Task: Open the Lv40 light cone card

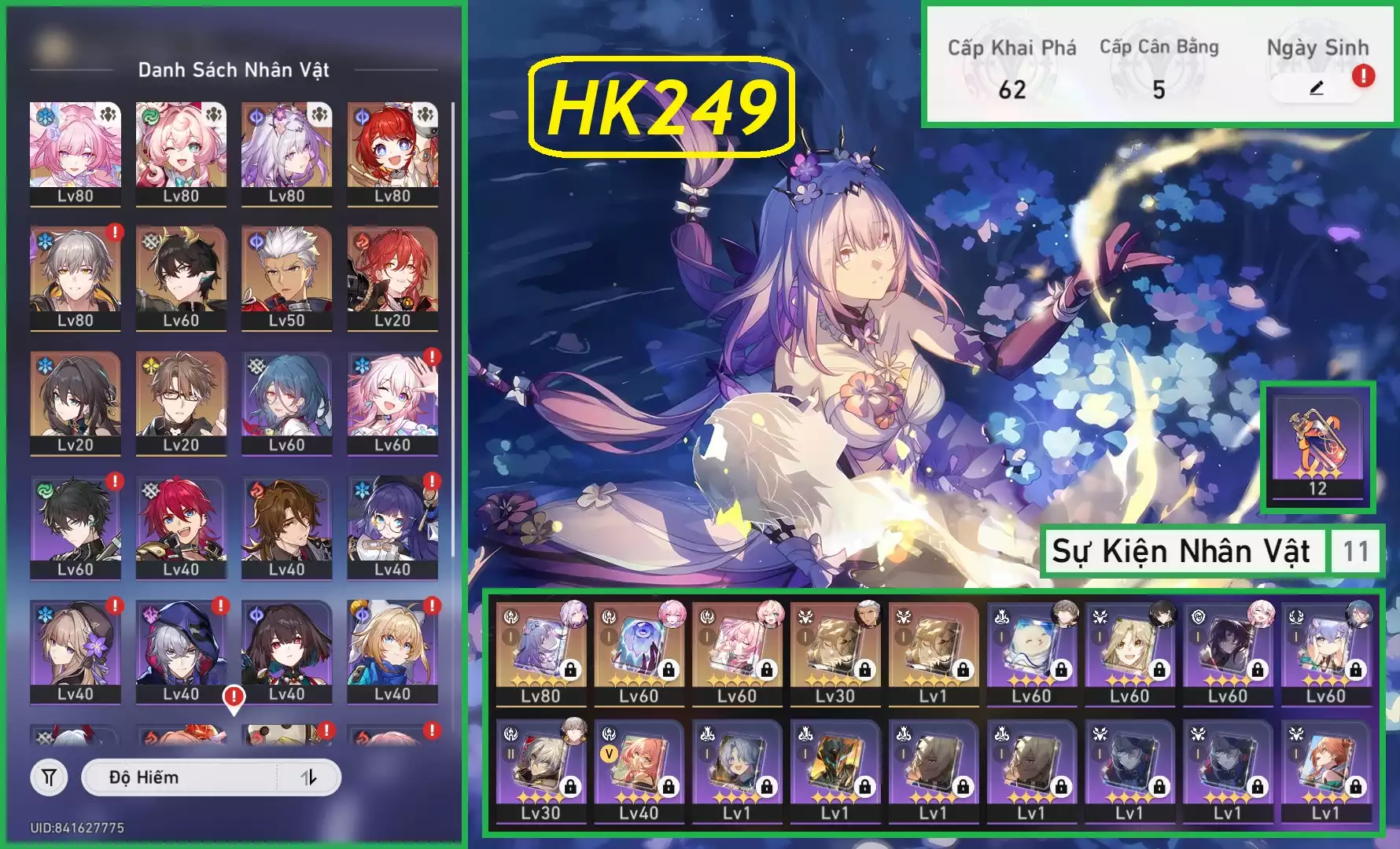Action: coord(638,769)
